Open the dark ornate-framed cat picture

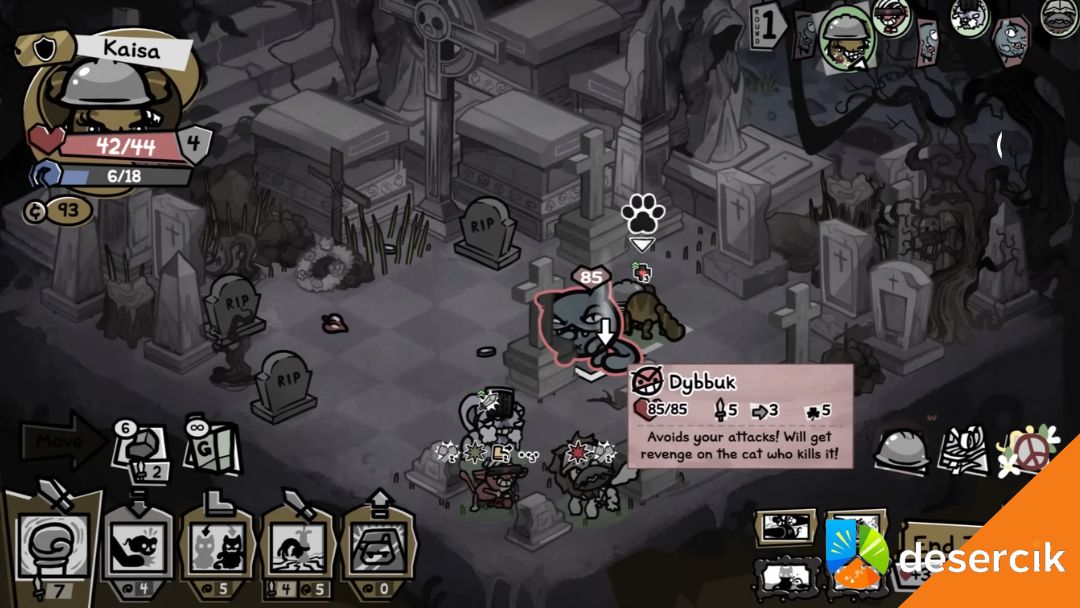pyautogui.click(x=787, y=575)
